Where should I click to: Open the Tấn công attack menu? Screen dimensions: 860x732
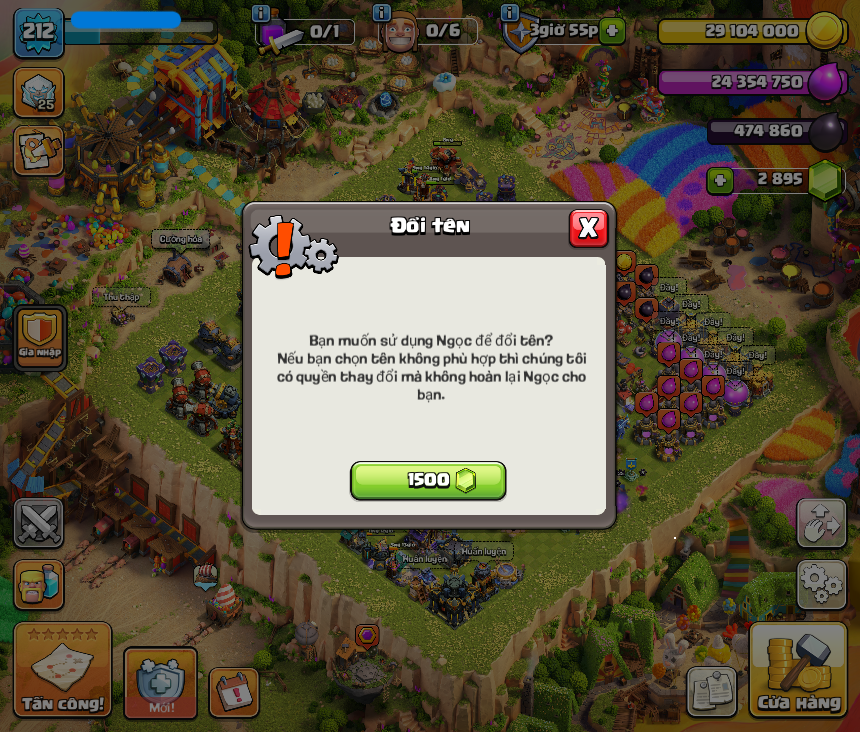pos(62,670)
